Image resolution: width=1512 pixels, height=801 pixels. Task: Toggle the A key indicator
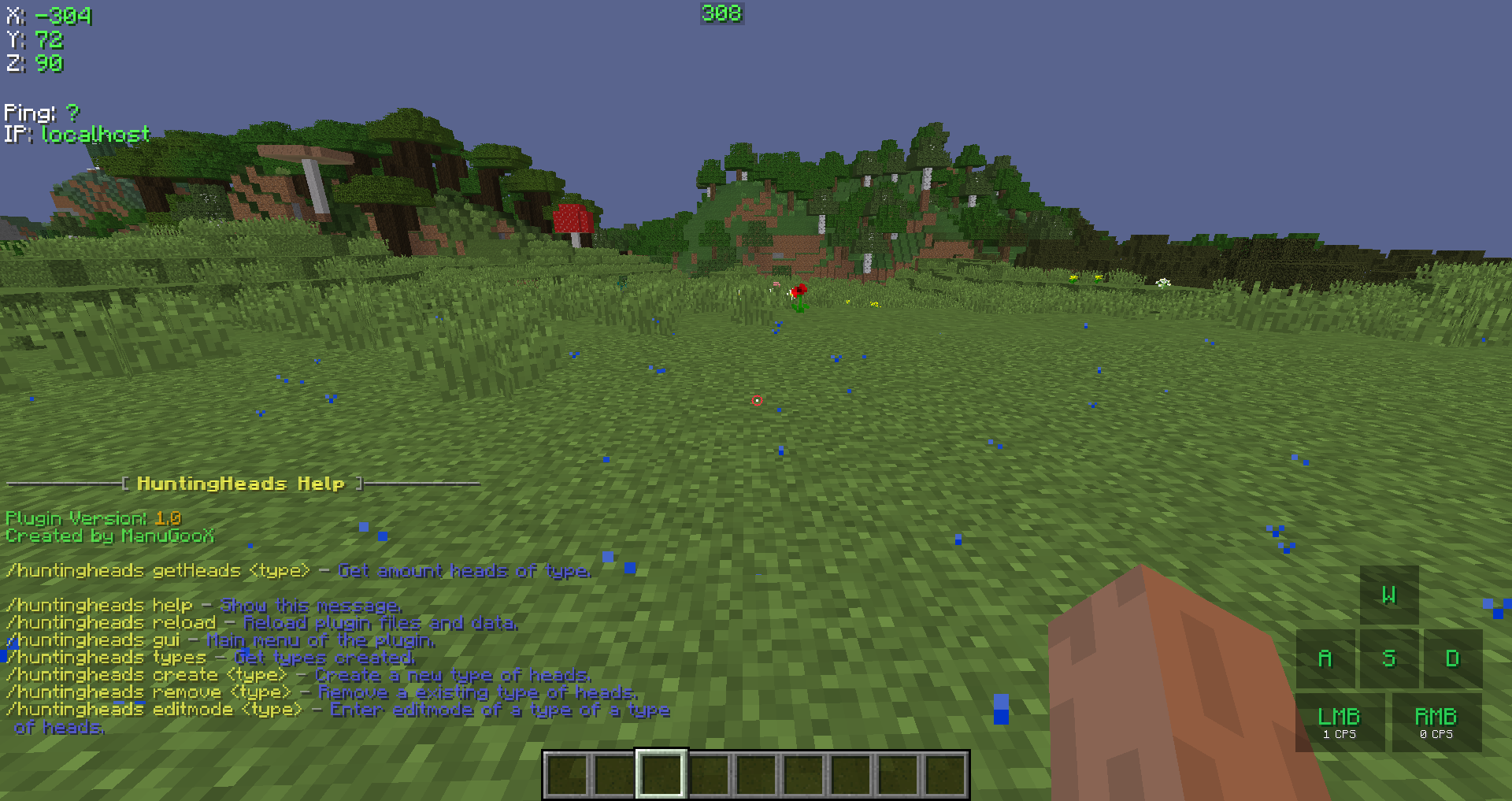tap(1325, 658)
